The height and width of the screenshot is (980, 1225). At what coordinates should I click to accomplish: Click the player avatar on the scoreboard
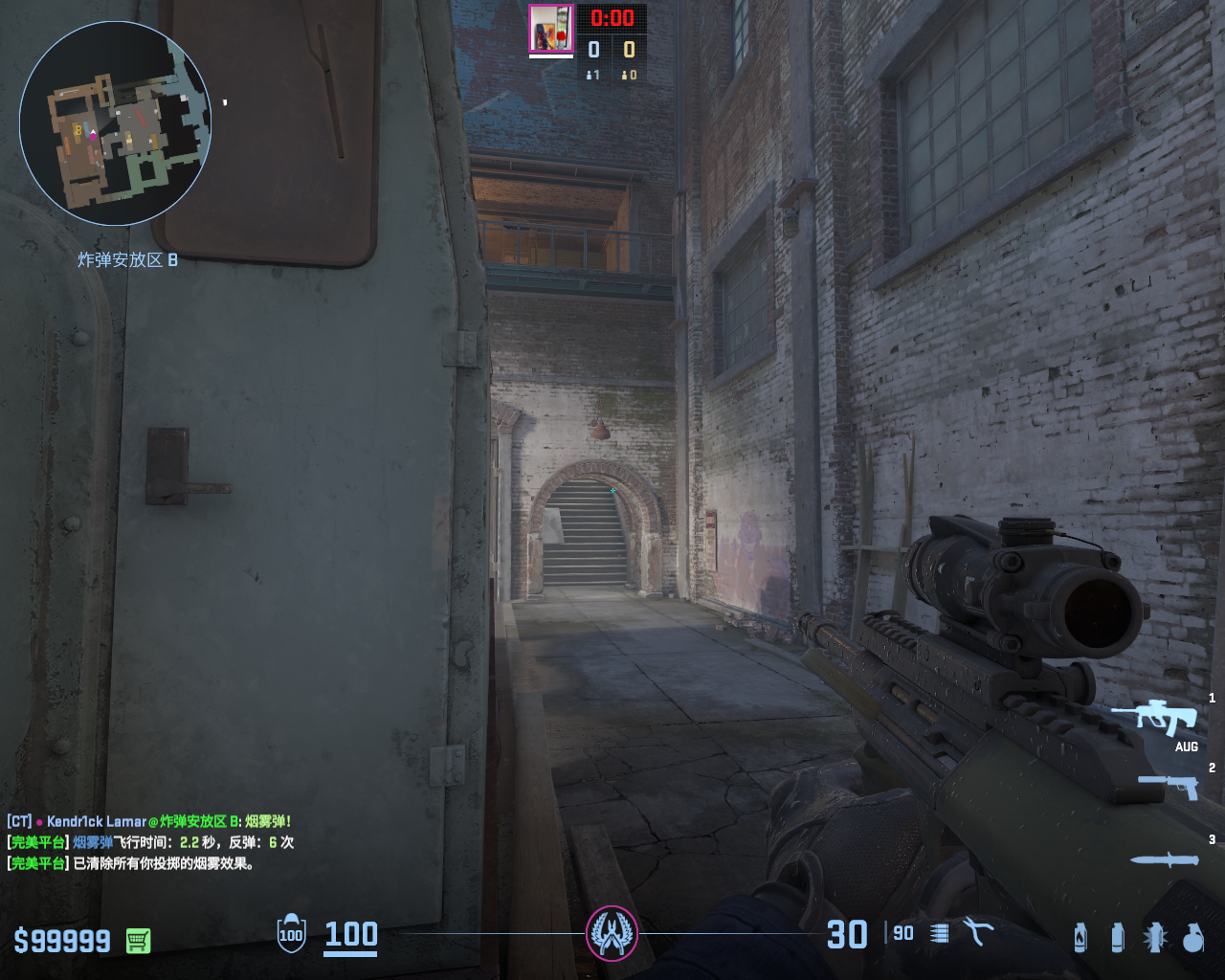click(550, 28)
